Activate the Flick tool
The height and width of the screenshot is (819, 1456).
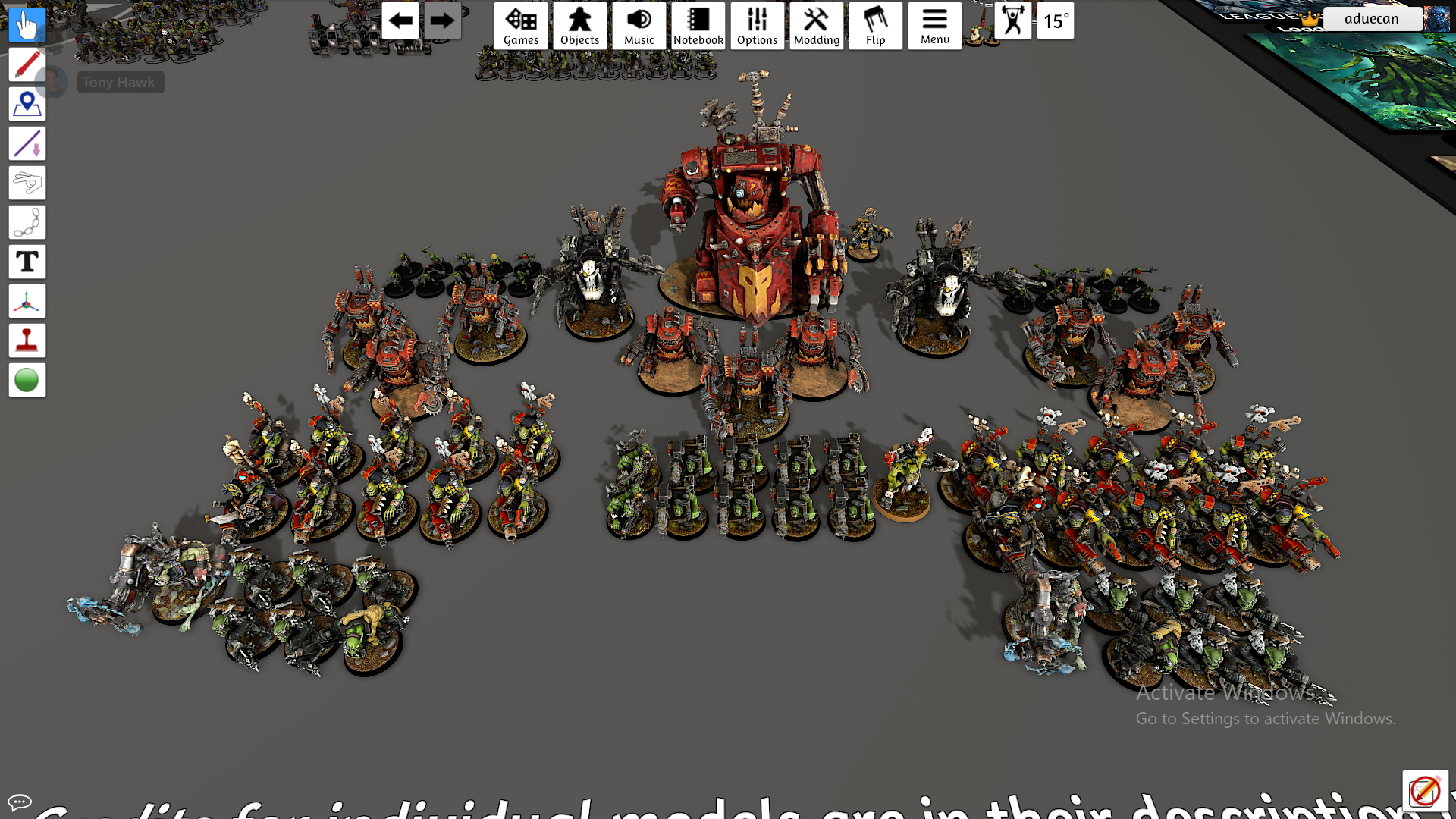coord(27,183)
